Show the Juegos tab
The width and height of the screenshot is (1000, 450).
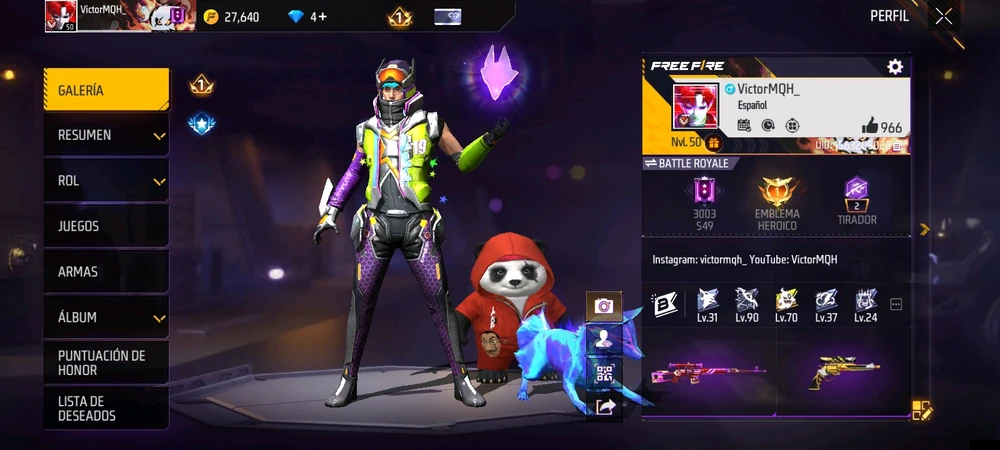click(105, 226)
